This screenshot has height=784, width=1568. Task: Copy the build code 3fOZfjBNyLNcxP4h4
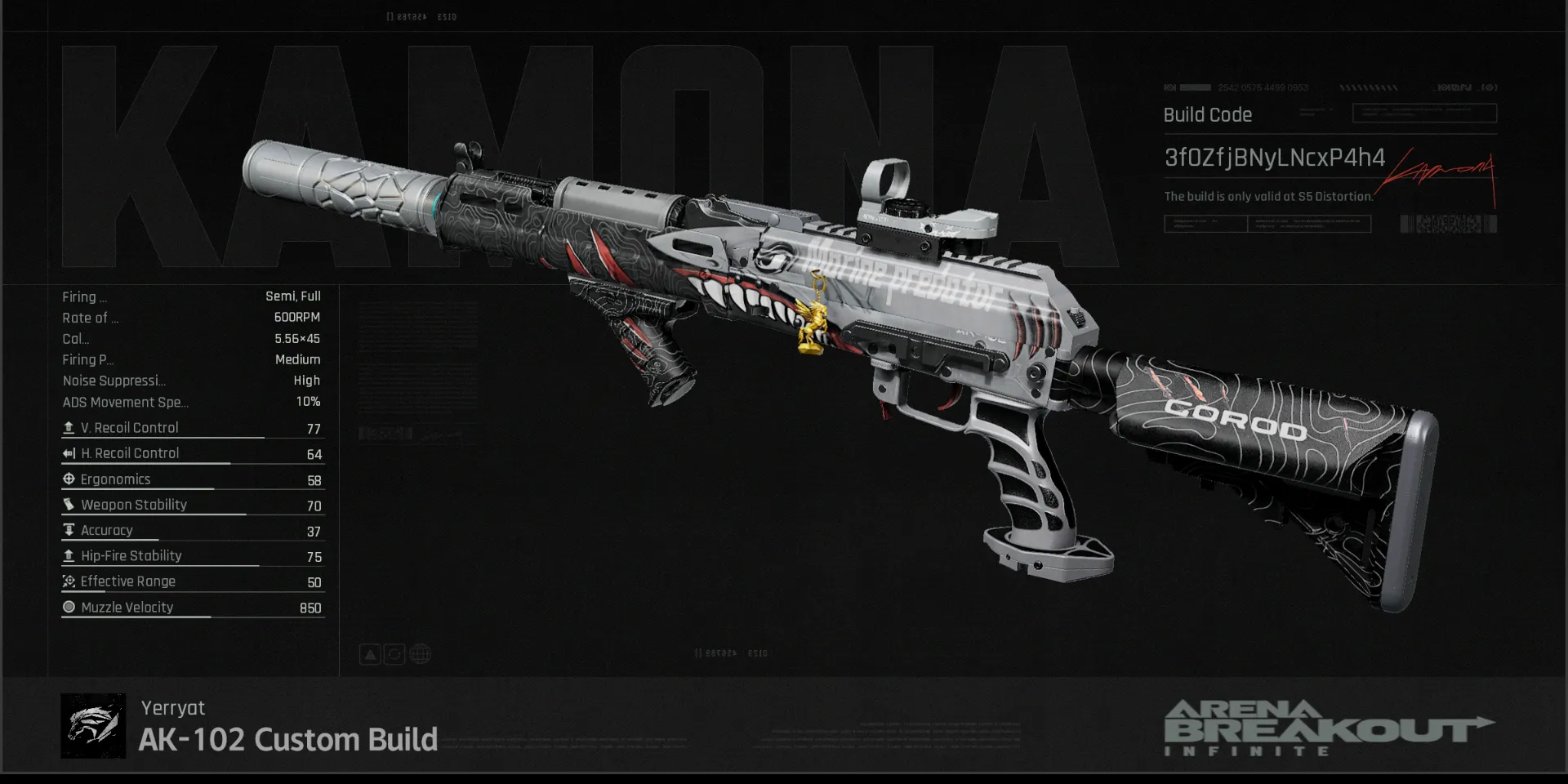coord(1276,158)
